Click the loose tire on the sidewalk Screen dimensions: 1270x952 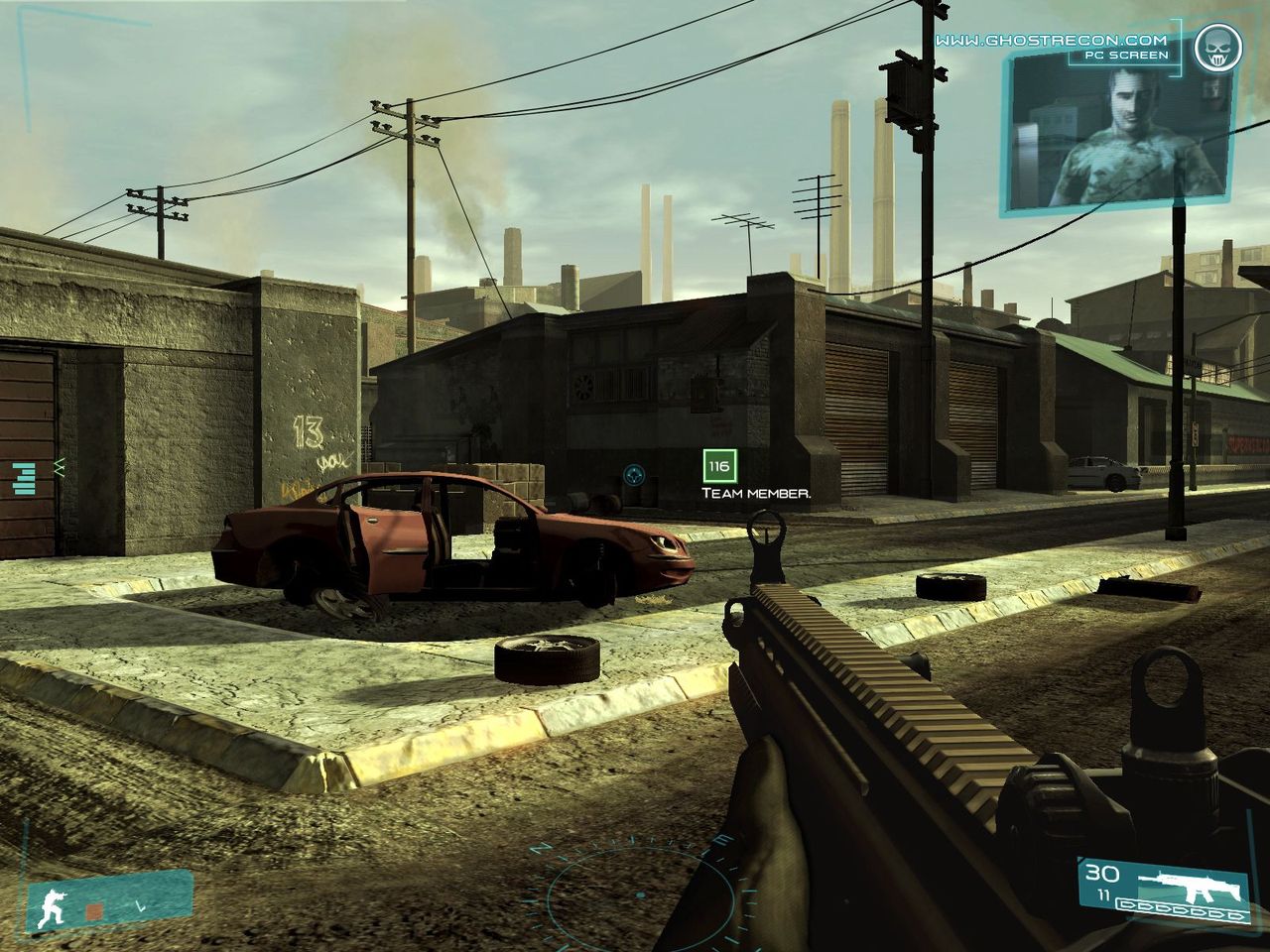(547, 659)
